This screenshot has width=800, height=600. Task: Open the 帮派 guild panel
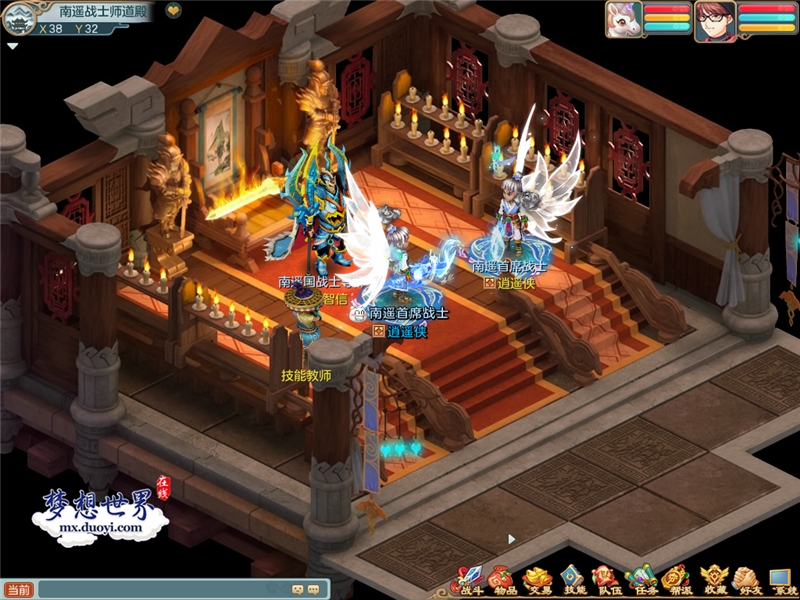[676, 580]
